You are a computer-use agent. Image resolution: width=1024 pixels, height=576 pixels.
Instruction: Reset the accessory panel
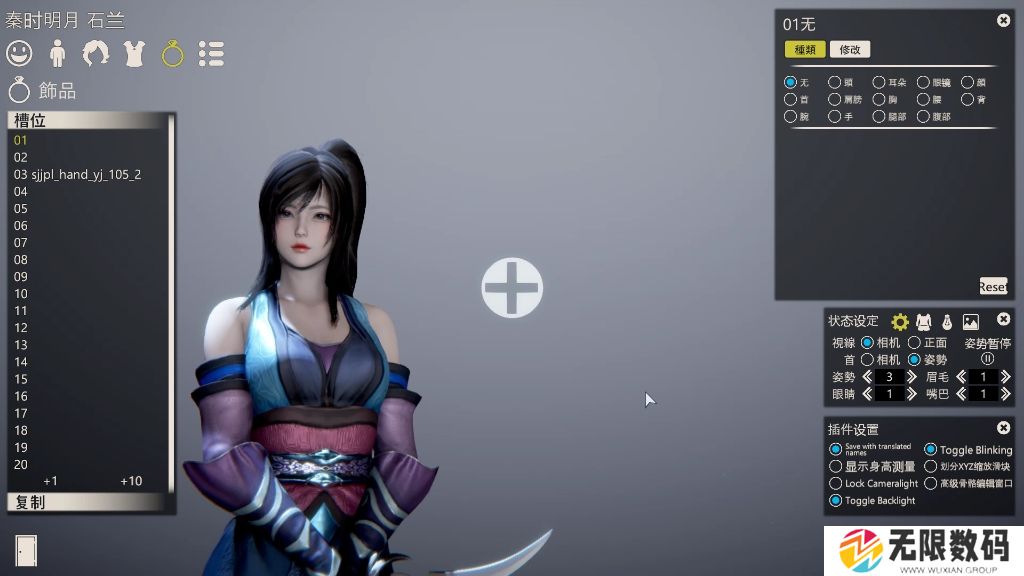(x=993, y=286)
